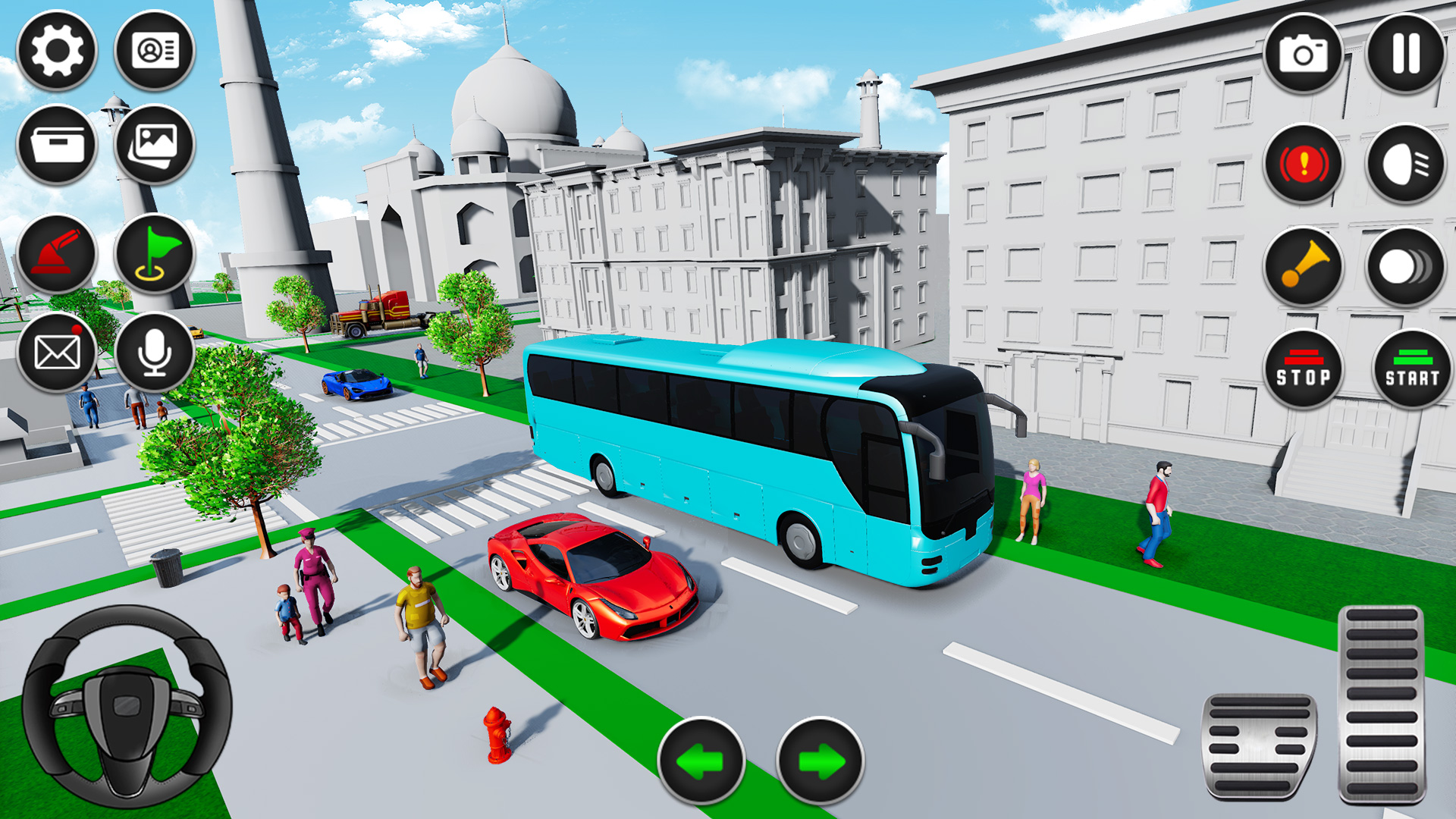1456x819 pixels.
Task: Open the settings gear menu
Action: 57,51
